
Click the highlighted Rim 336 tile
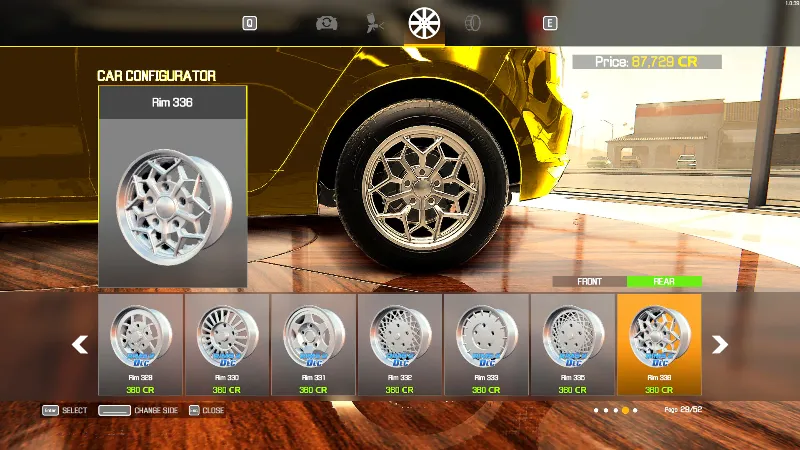pos(659,343)
